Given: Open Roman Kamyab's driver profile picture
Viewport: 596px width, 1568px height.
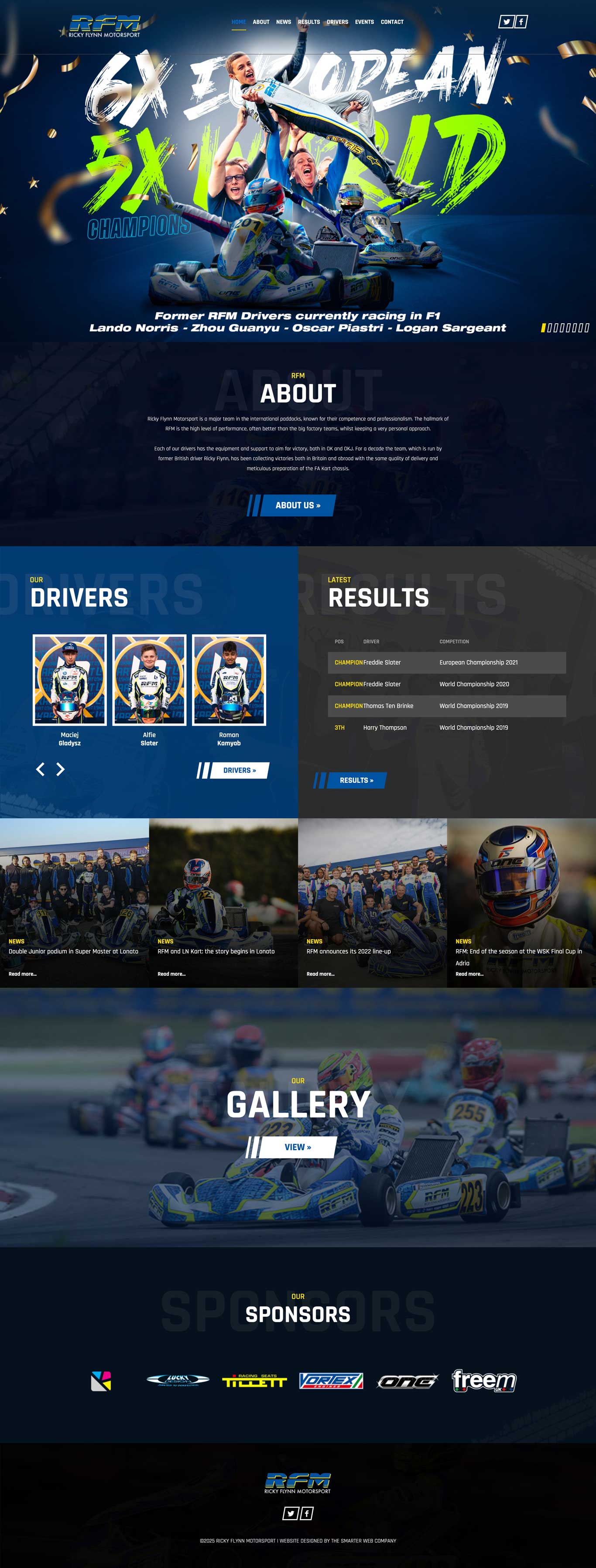Looking at the screenshot, I should pos(229,679).
